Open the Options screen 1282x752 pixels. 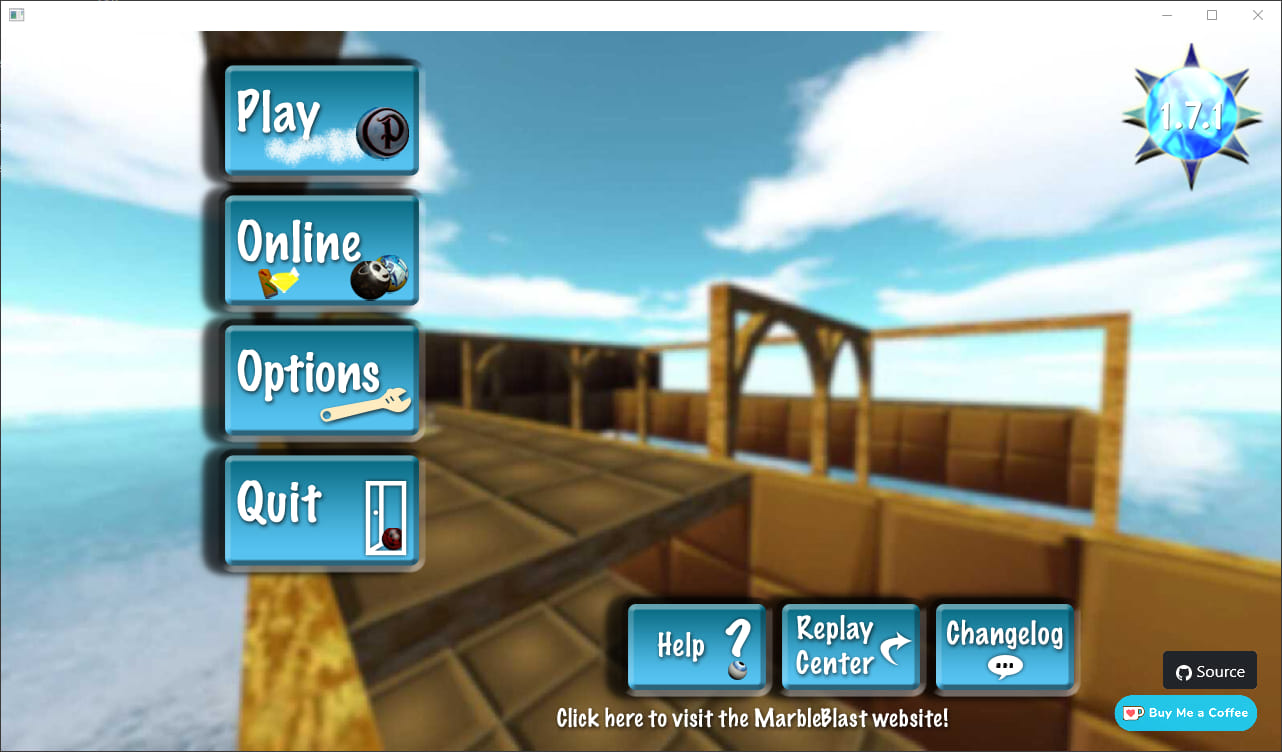point(320,380)
